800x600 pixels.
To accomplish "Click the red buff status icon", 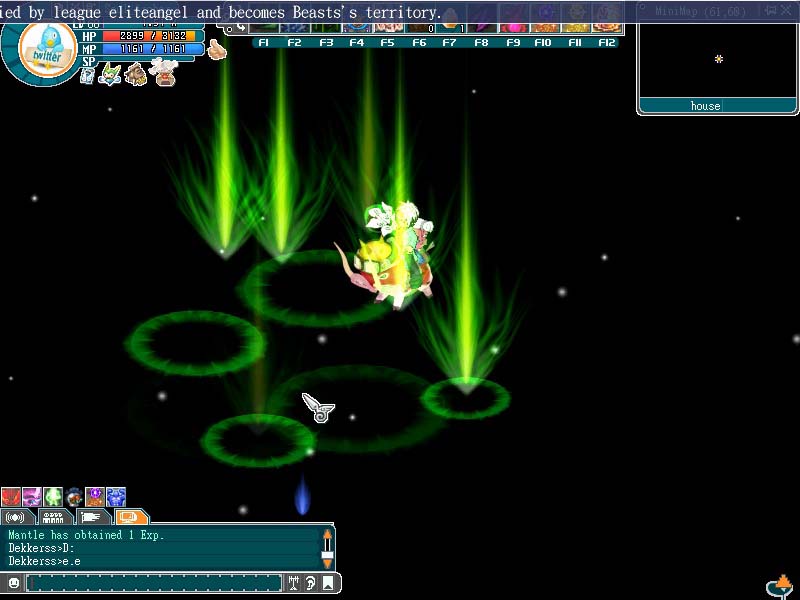I will (11, 497).
